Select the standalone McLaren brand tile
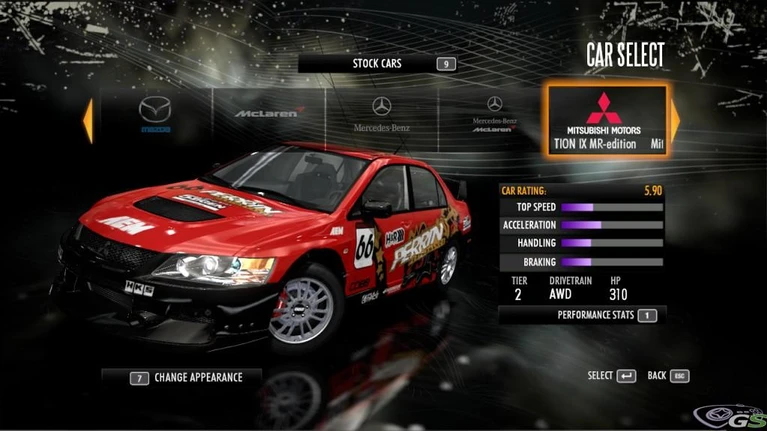The width and height of the screenshot is (767, 431). pos(267,117)
